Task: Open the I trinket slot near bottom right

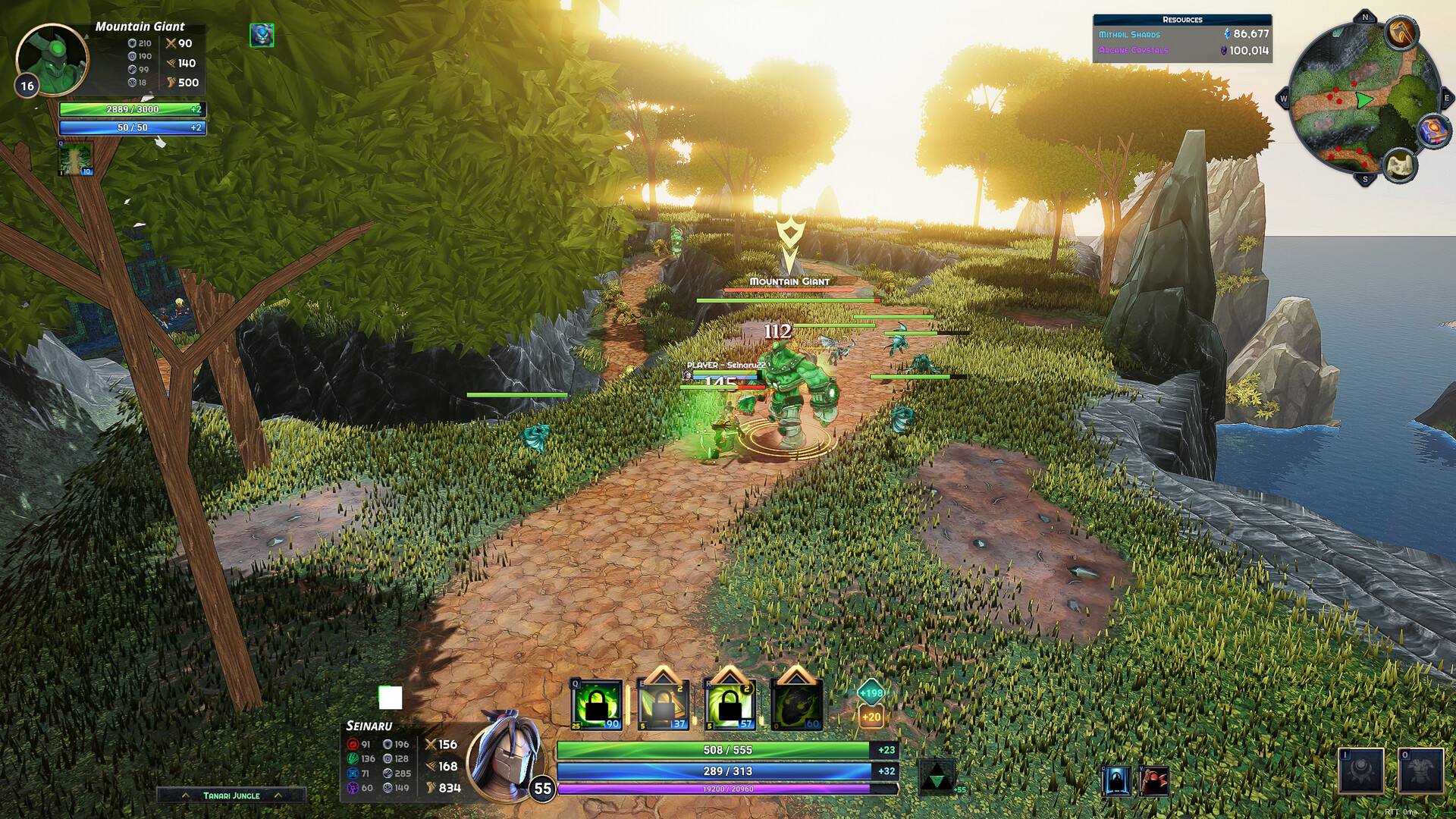Action: point(1361,772)
